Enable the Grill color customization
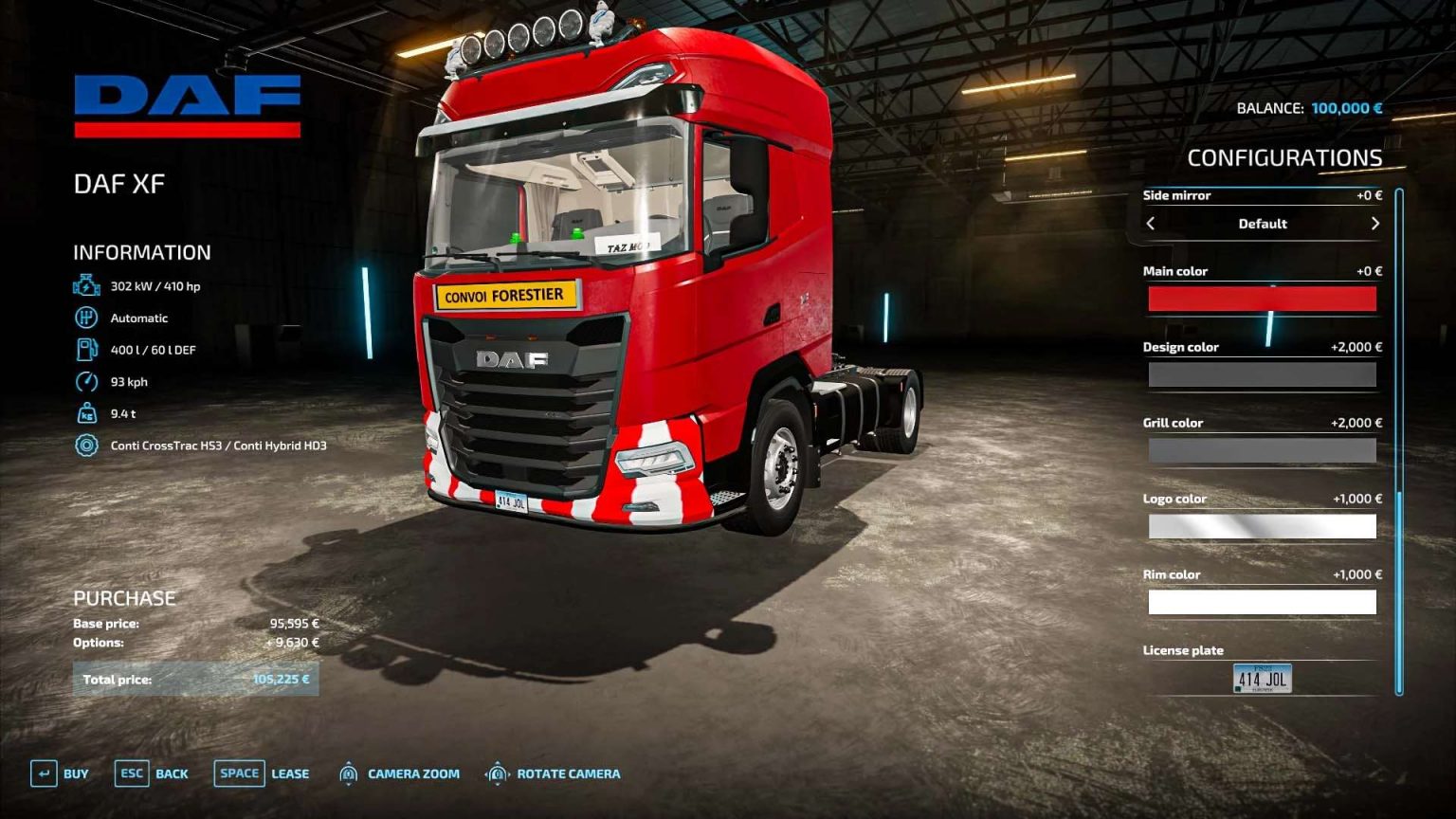 [x=1263, y=449]
